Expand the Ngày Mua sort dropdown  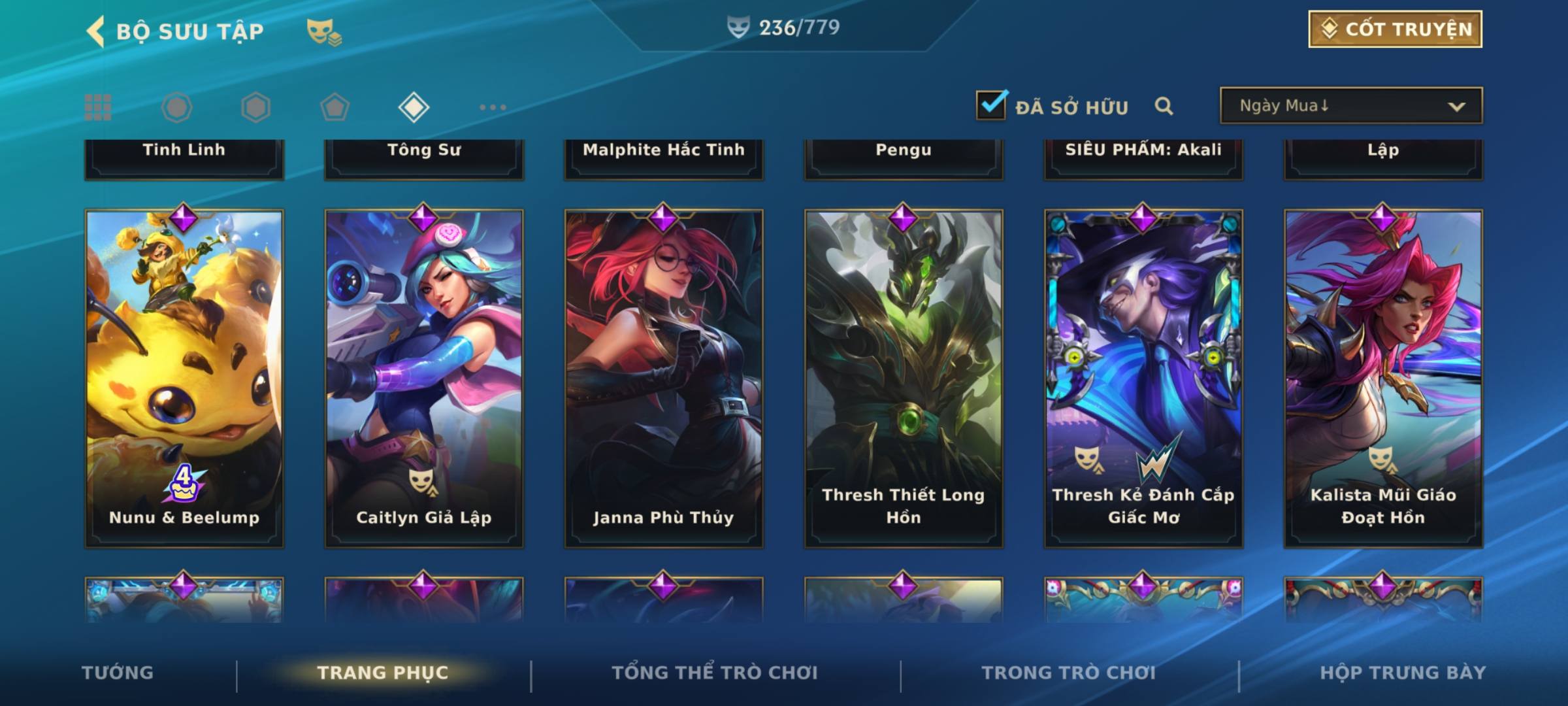click(x=1350, y=106)
